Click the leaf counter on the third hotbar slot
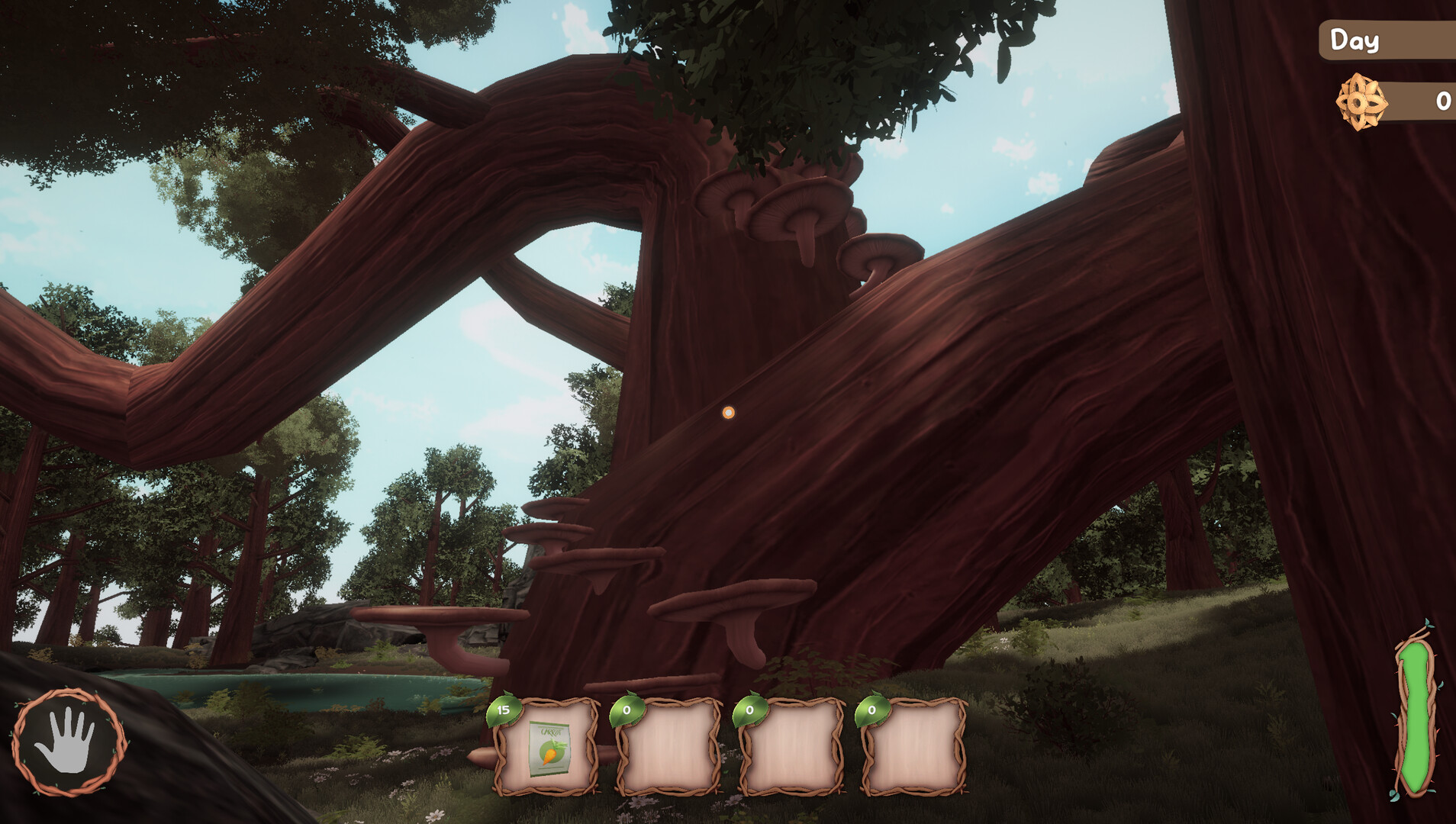This screenshot has width=1456, height=824. tap(749, 710)
